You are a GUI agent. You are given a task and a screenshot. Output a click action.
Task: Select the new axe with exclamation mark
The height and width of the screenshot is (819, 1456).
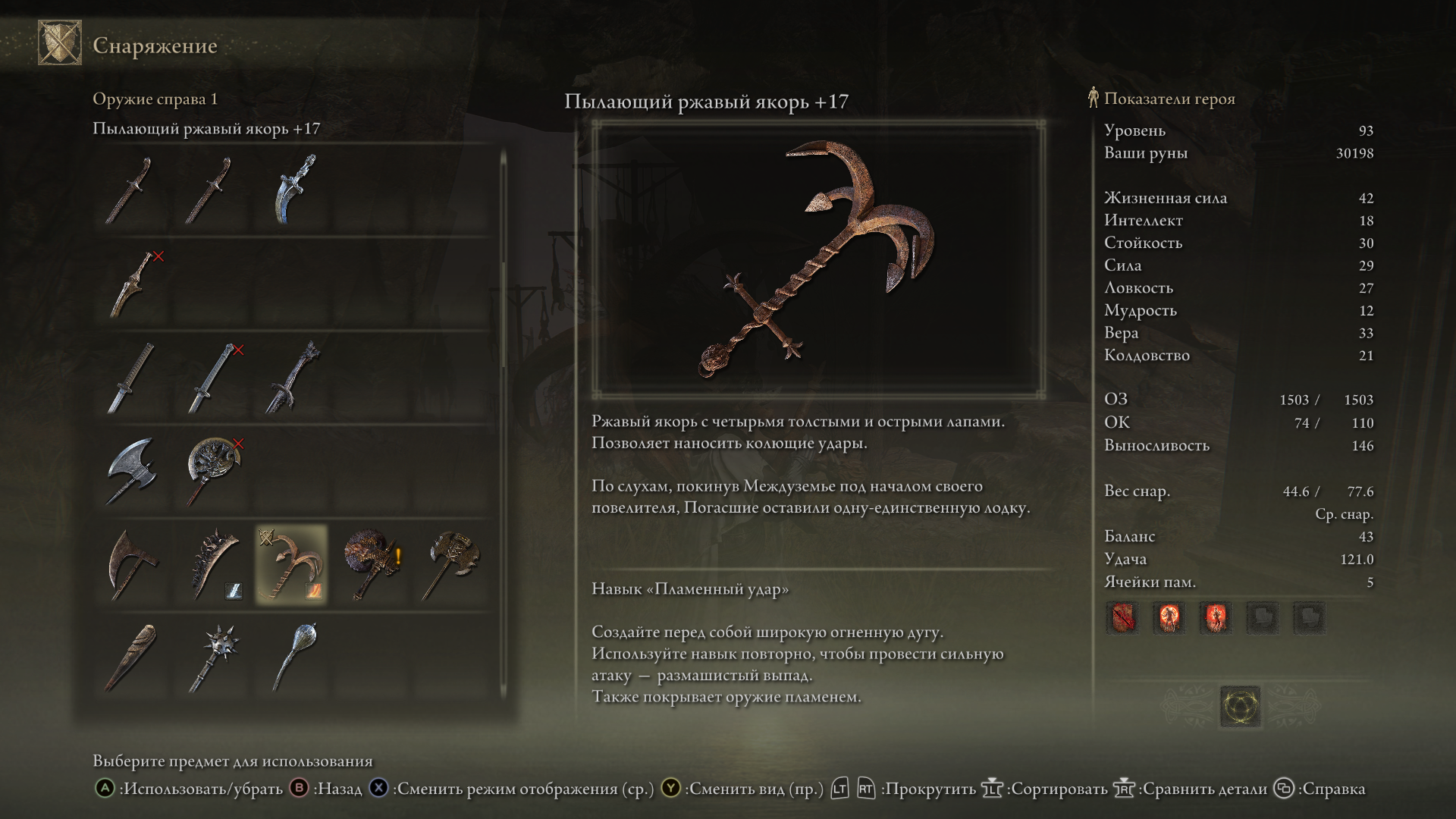(372, 565)
